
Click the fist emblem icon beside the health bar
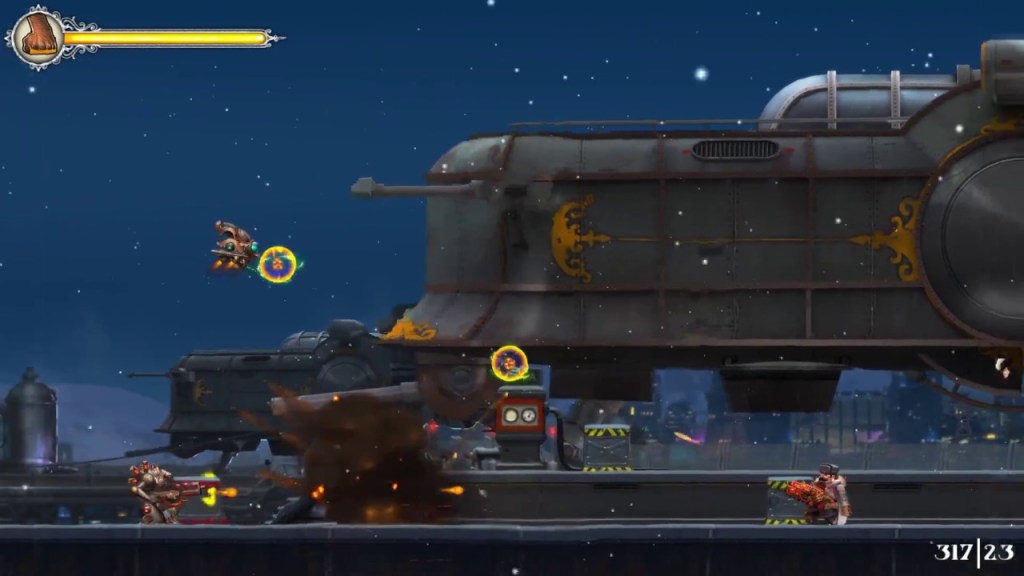coord(38,37)
